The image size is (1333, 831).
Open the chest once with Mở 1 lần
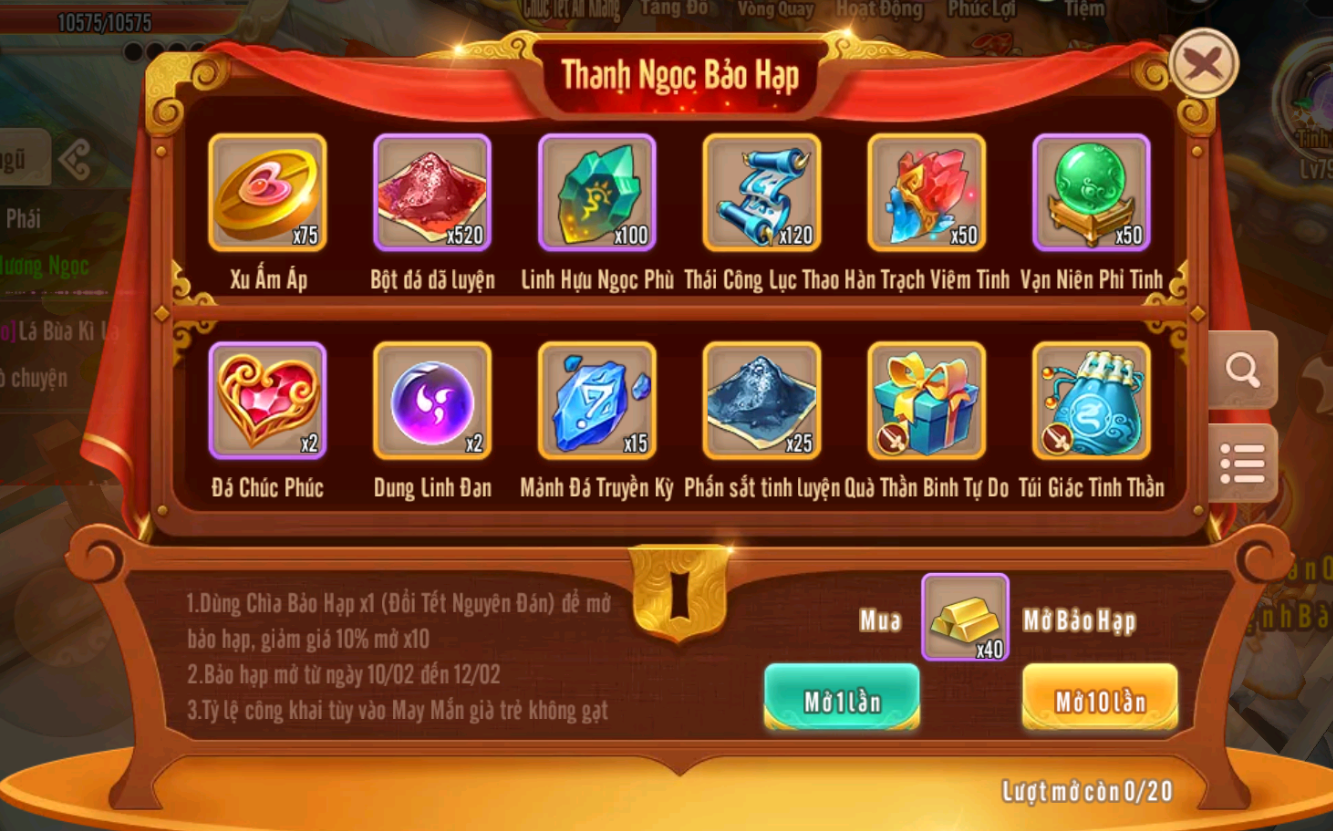(842, 699)
